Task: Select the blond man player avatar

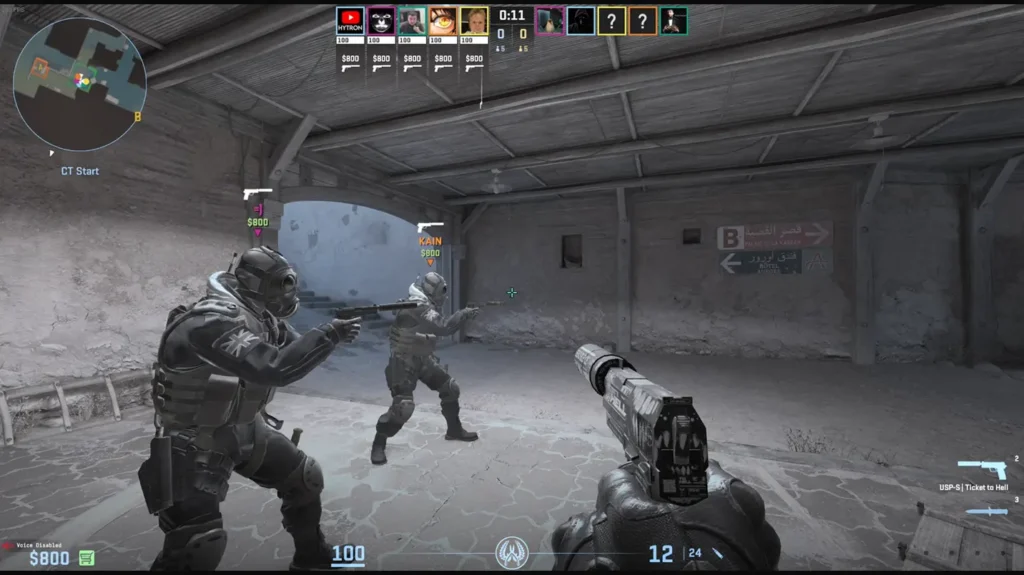Action: tap(474, 21)
